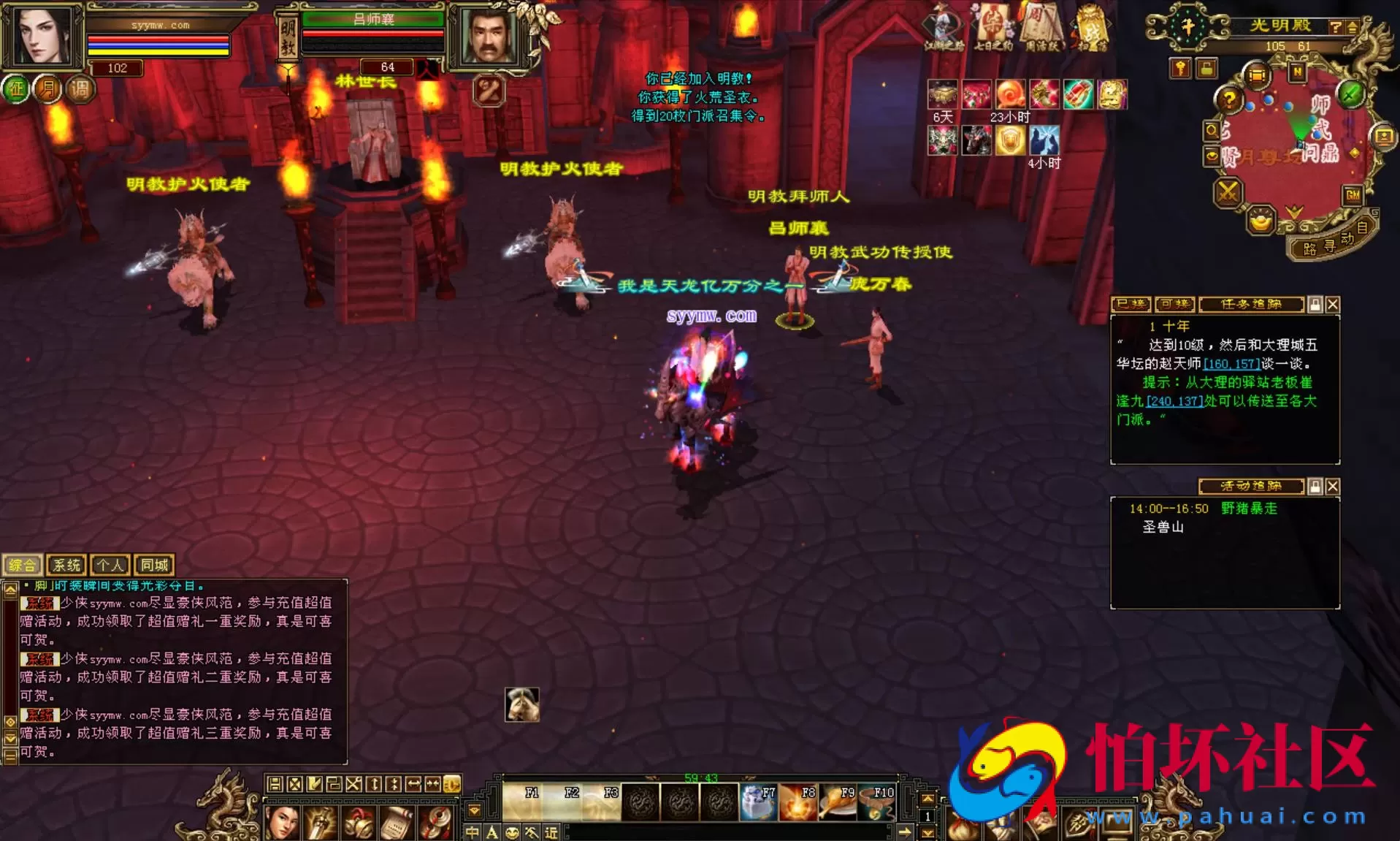1400x841 pixels.
Task: Open the 同城 chat channel tab
Action: tap(154, 565)
